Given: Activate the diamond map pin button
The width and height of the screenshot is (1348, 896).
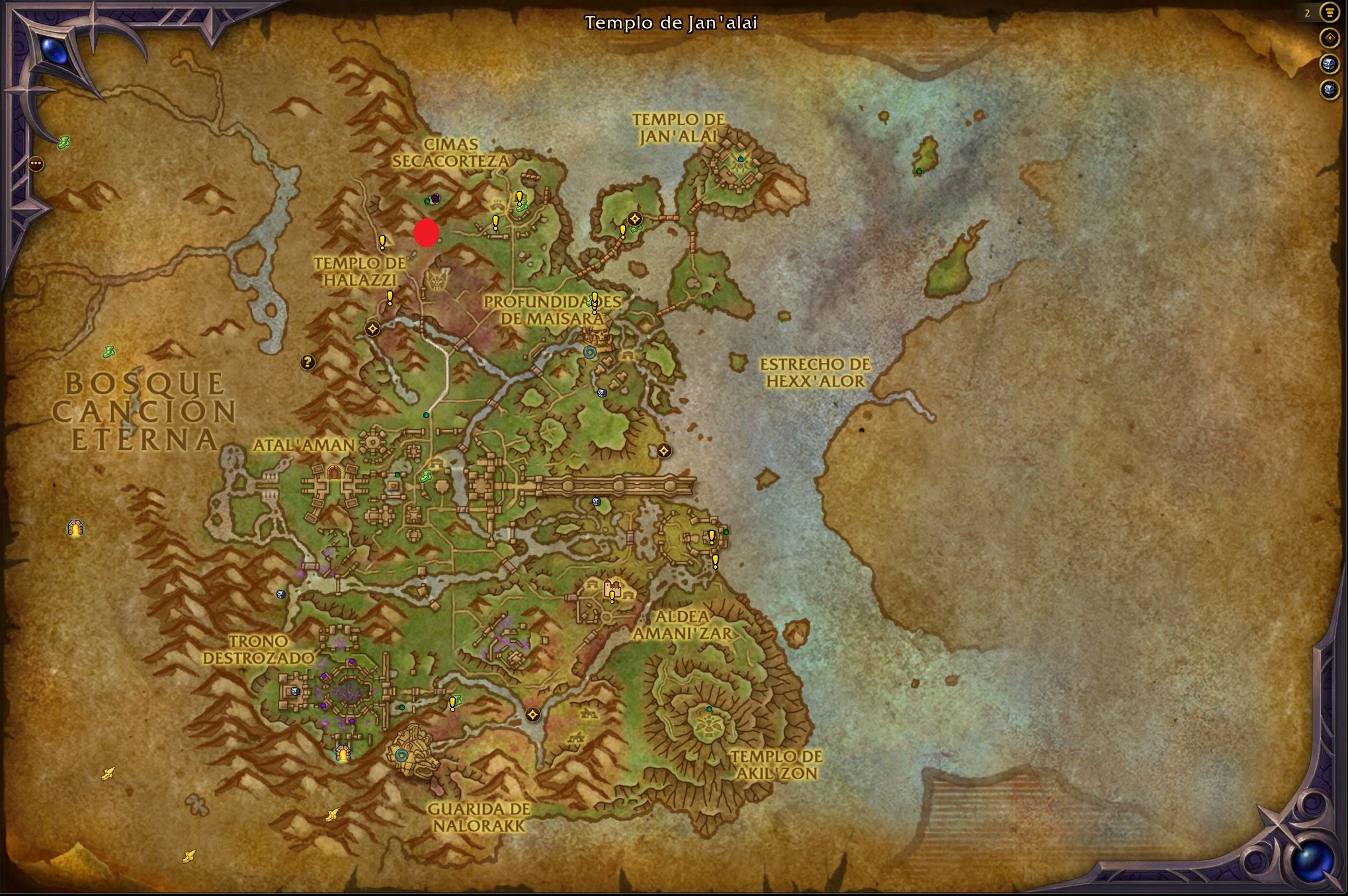Looking at the screenshot, I should (x=1329, y=38).
